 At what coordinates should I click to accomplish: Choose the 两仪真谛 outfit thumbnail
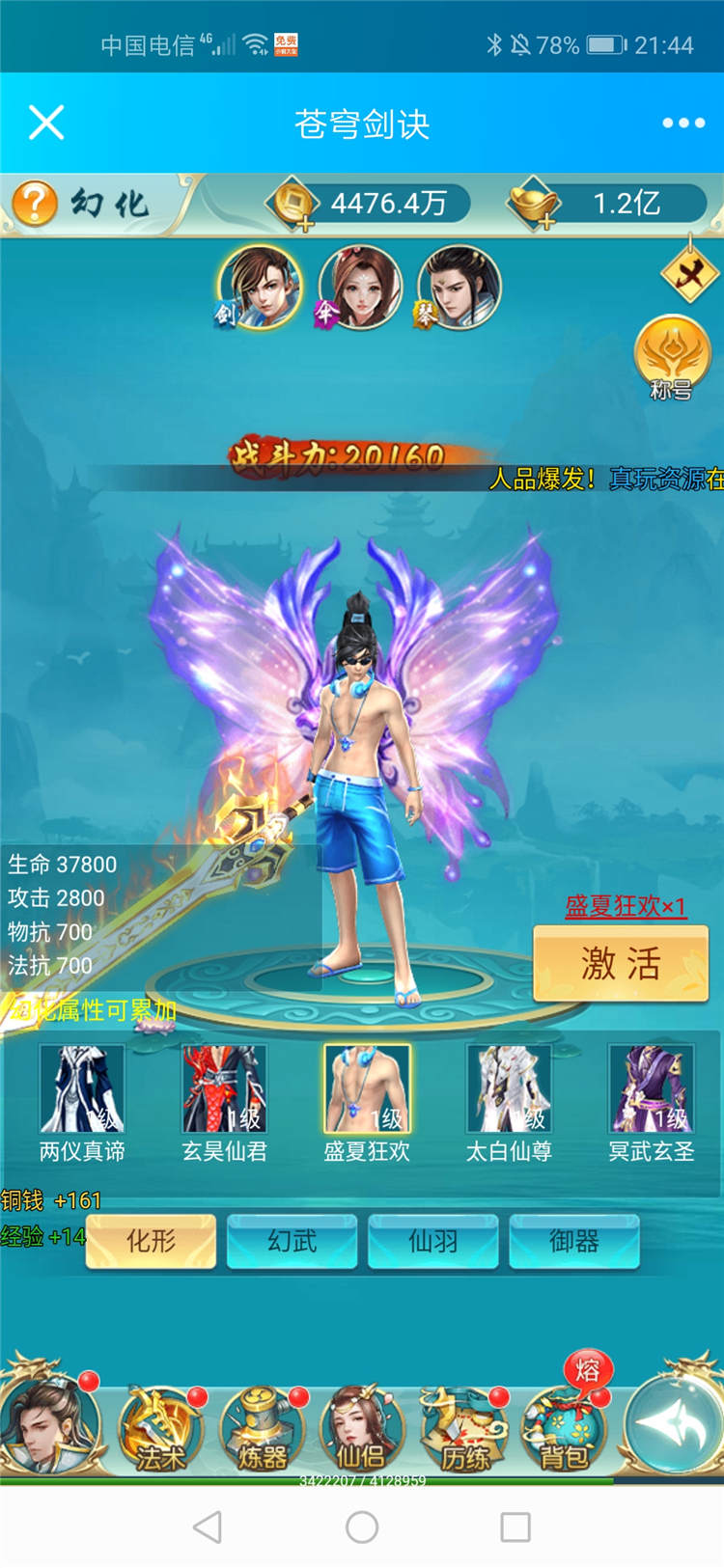[x=82, y=1088]
